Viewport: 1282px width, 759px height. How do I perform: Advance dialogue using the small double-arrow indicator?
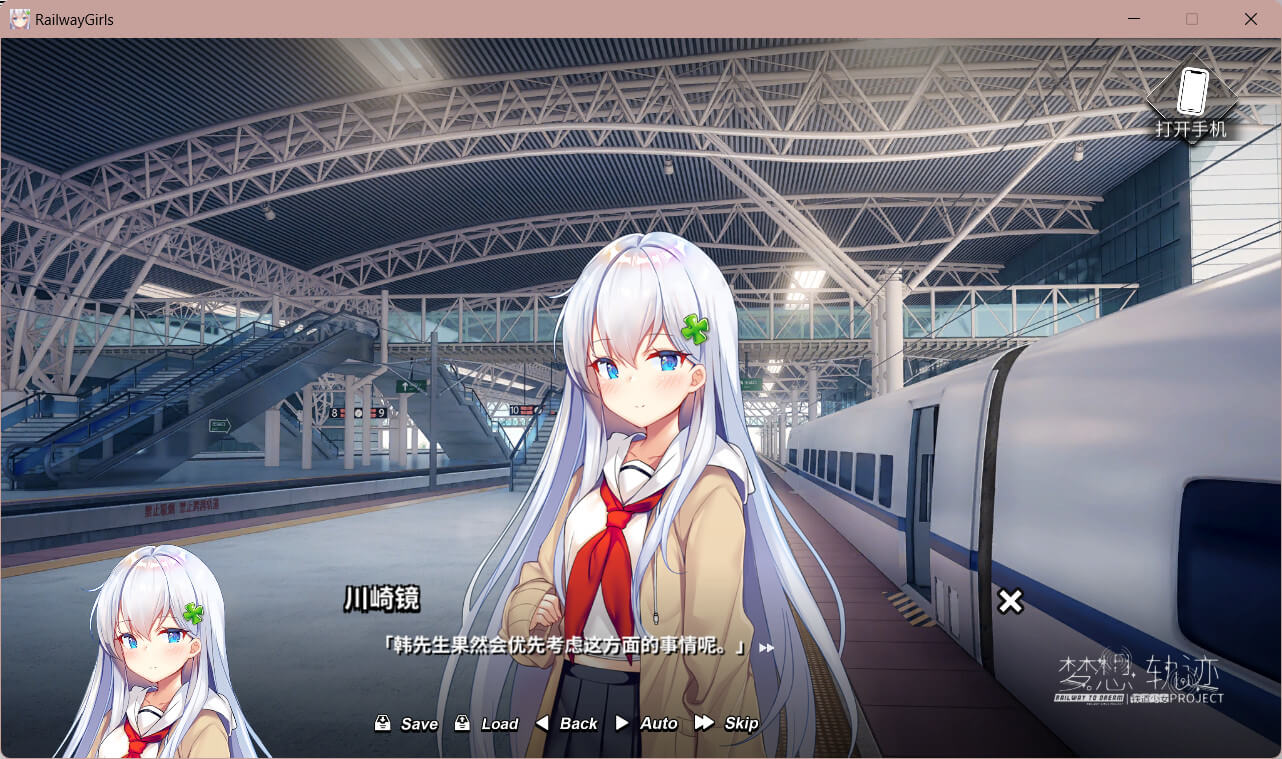point(767,648)
